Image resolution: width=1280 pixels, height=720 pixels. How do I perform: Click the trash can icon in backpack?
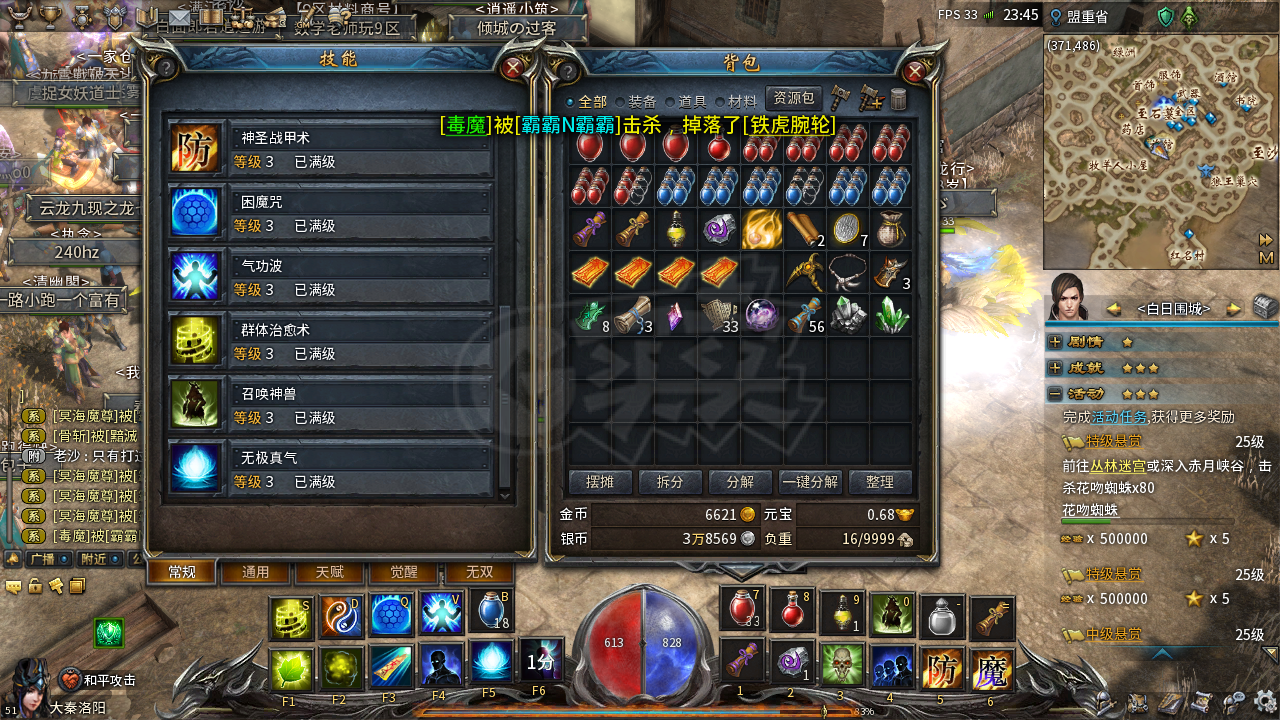click(899, 99)
